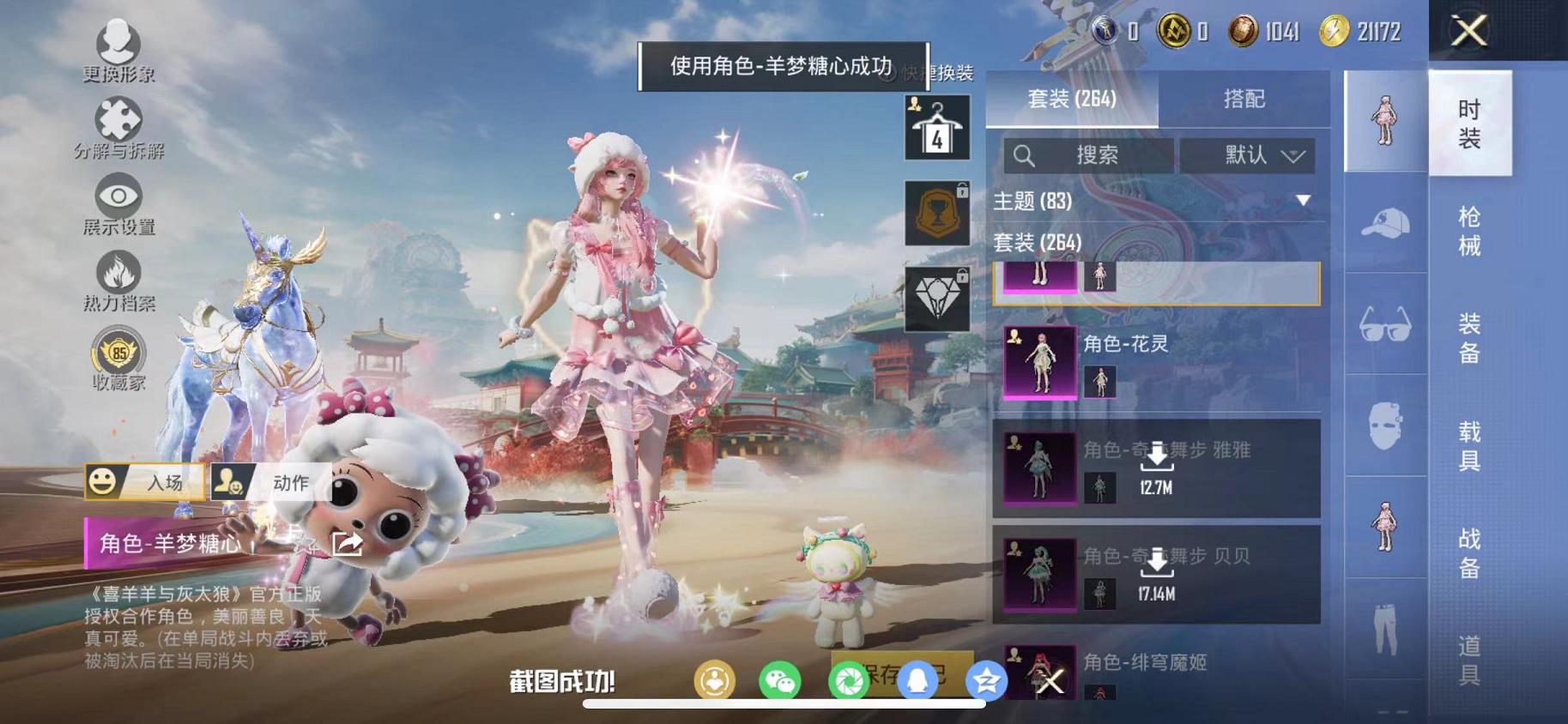Open 展示设置 via the eye icon
Screen dimensions: 1568x724
point(119,196)
